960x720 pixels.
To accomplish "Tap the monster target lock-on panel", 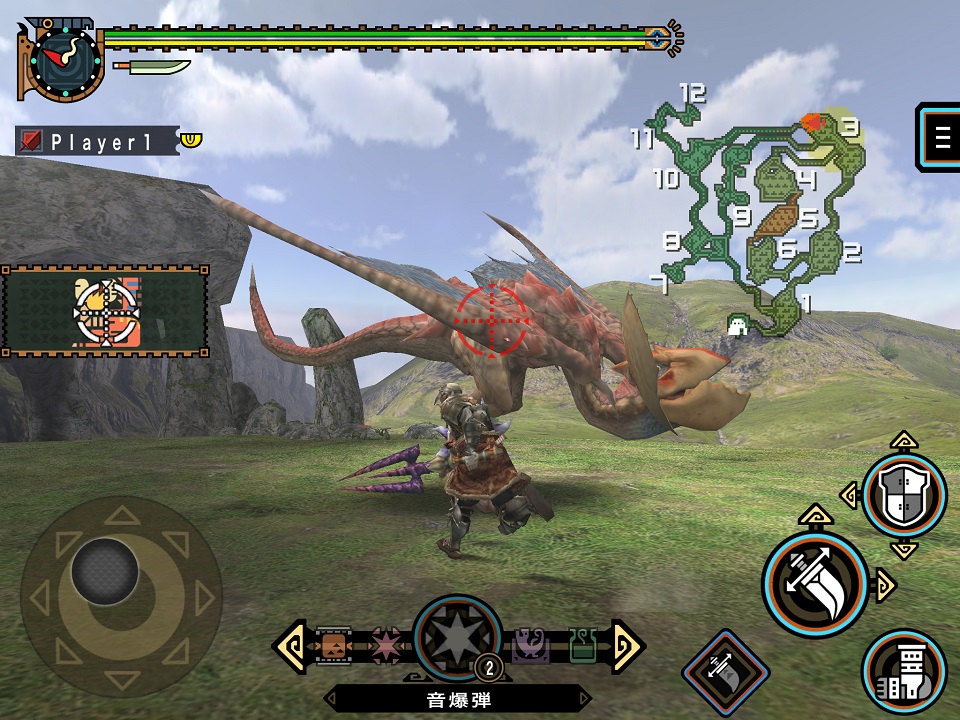I will 105,311.
